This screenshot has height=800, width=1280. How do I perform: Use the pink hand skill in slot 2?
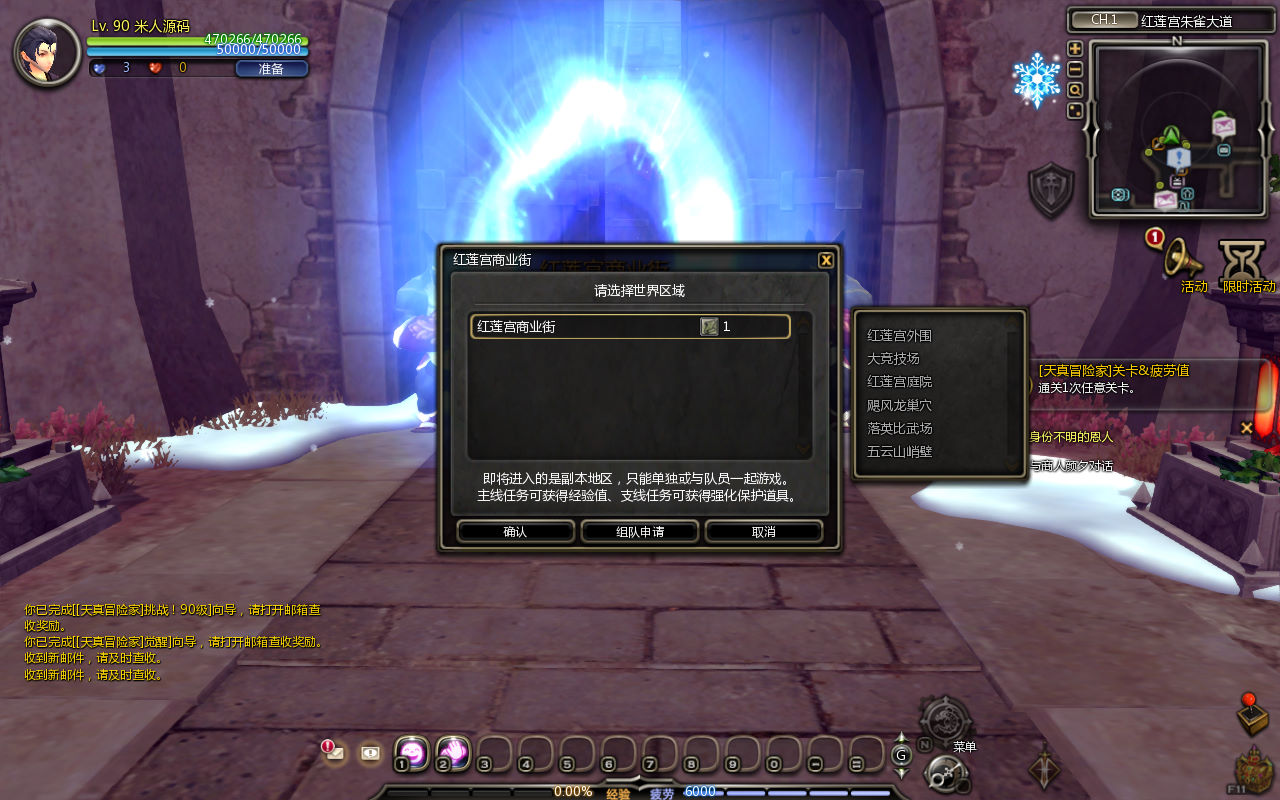tap(453, 753)
